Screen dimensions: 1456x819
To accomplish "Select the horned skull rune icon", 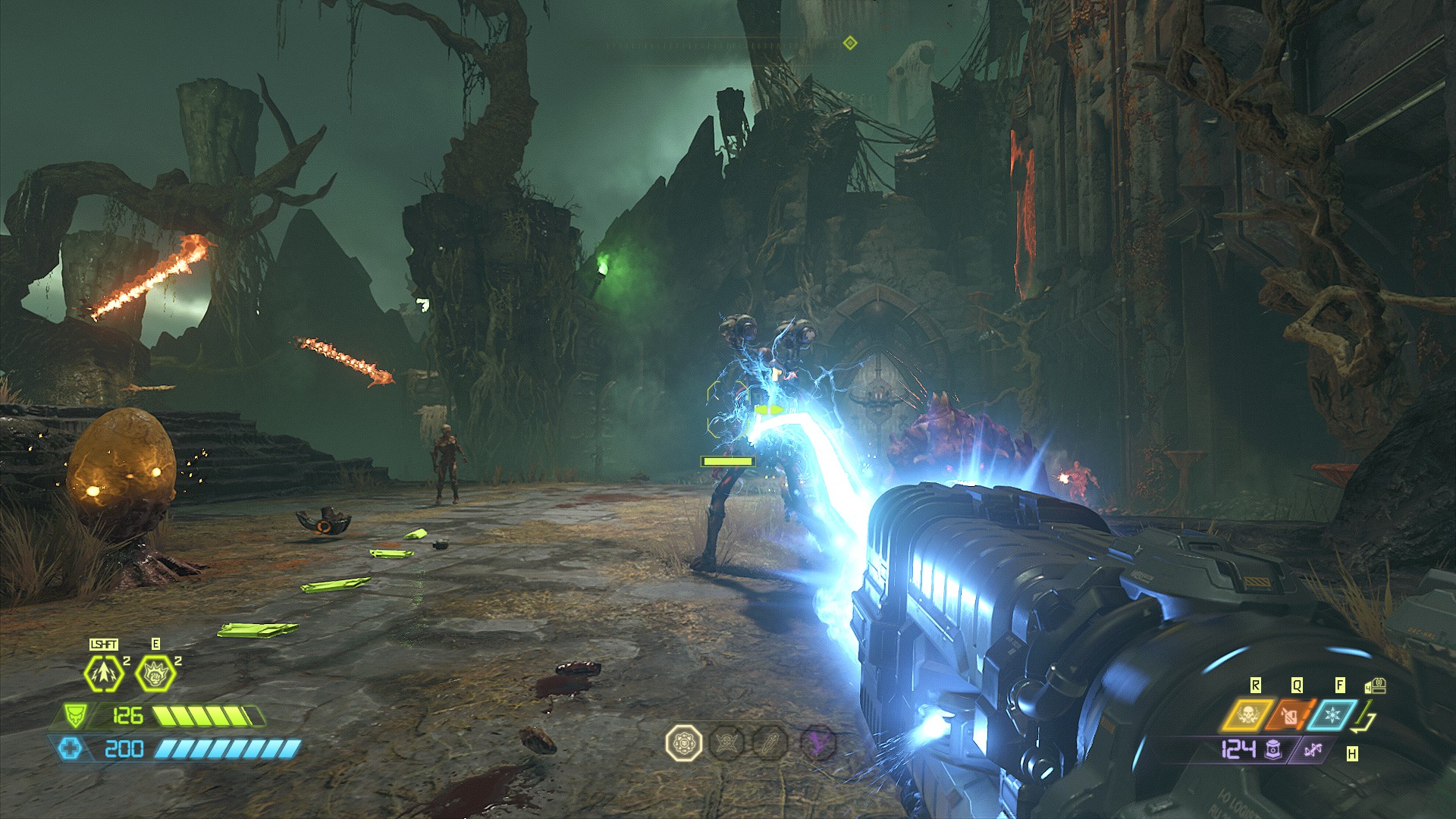I will pyautogui.click(x=727, y=742).
